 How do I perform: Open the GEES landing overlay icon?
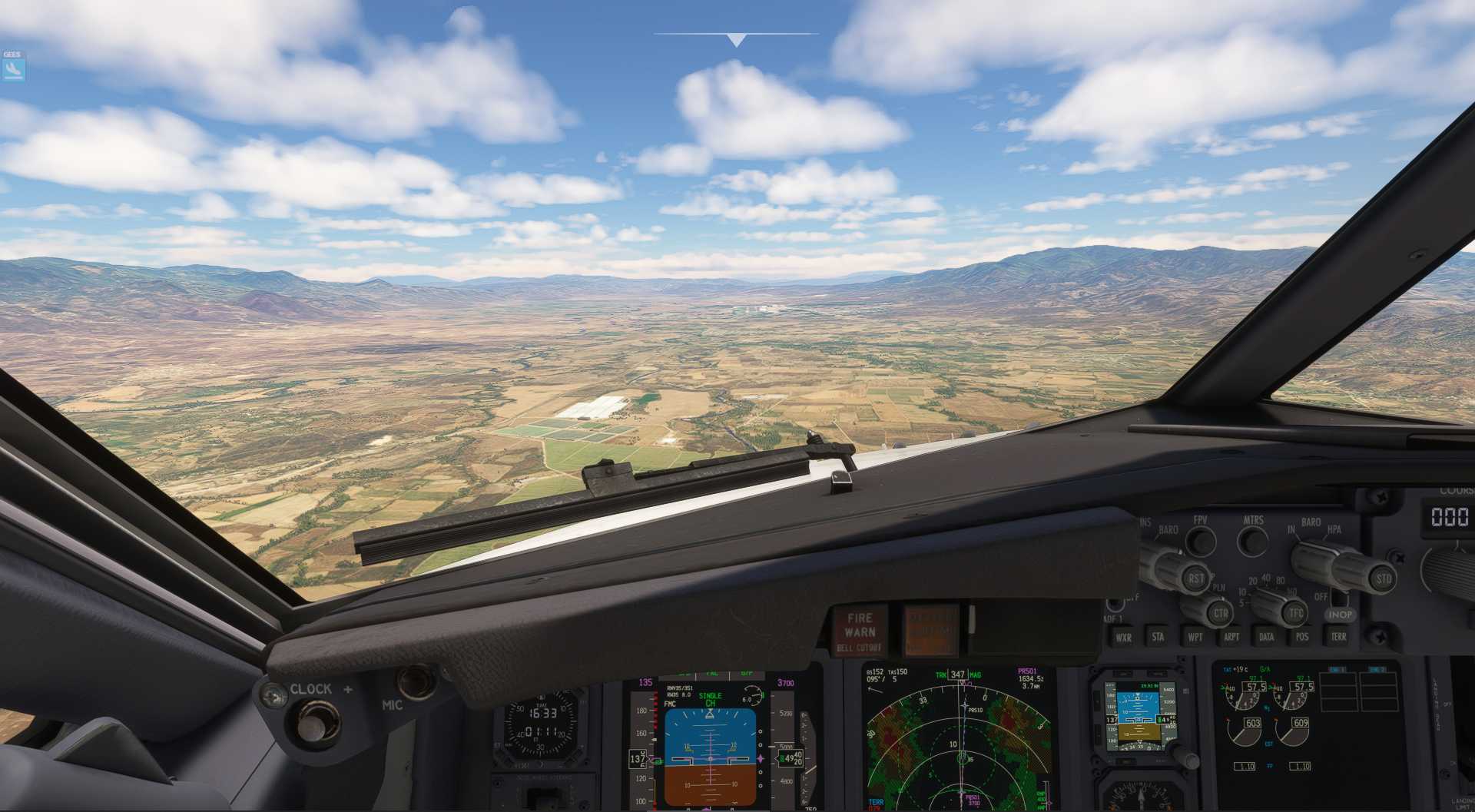(13, 69)
